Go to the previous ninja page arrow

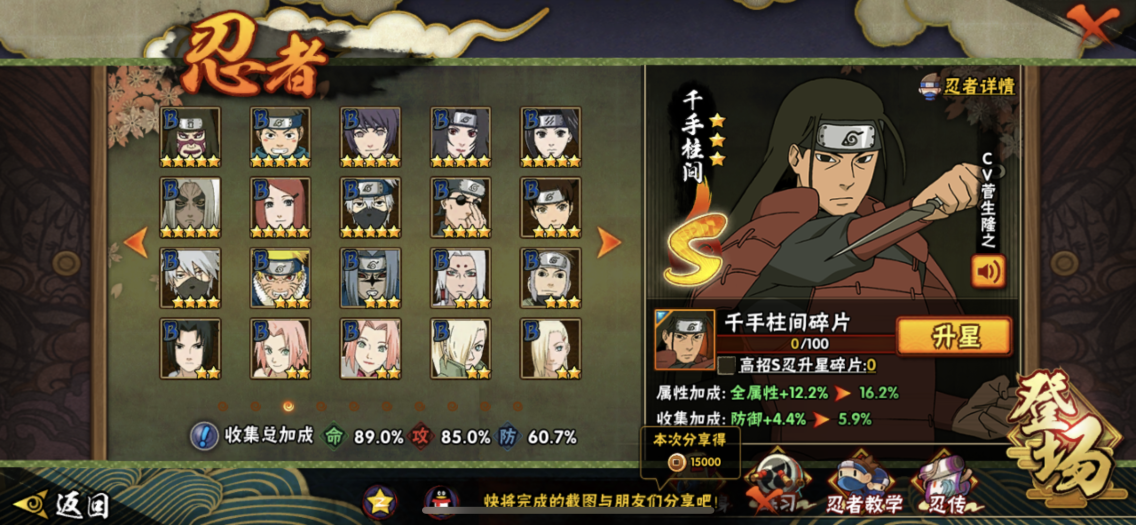(x=136, y=241)
